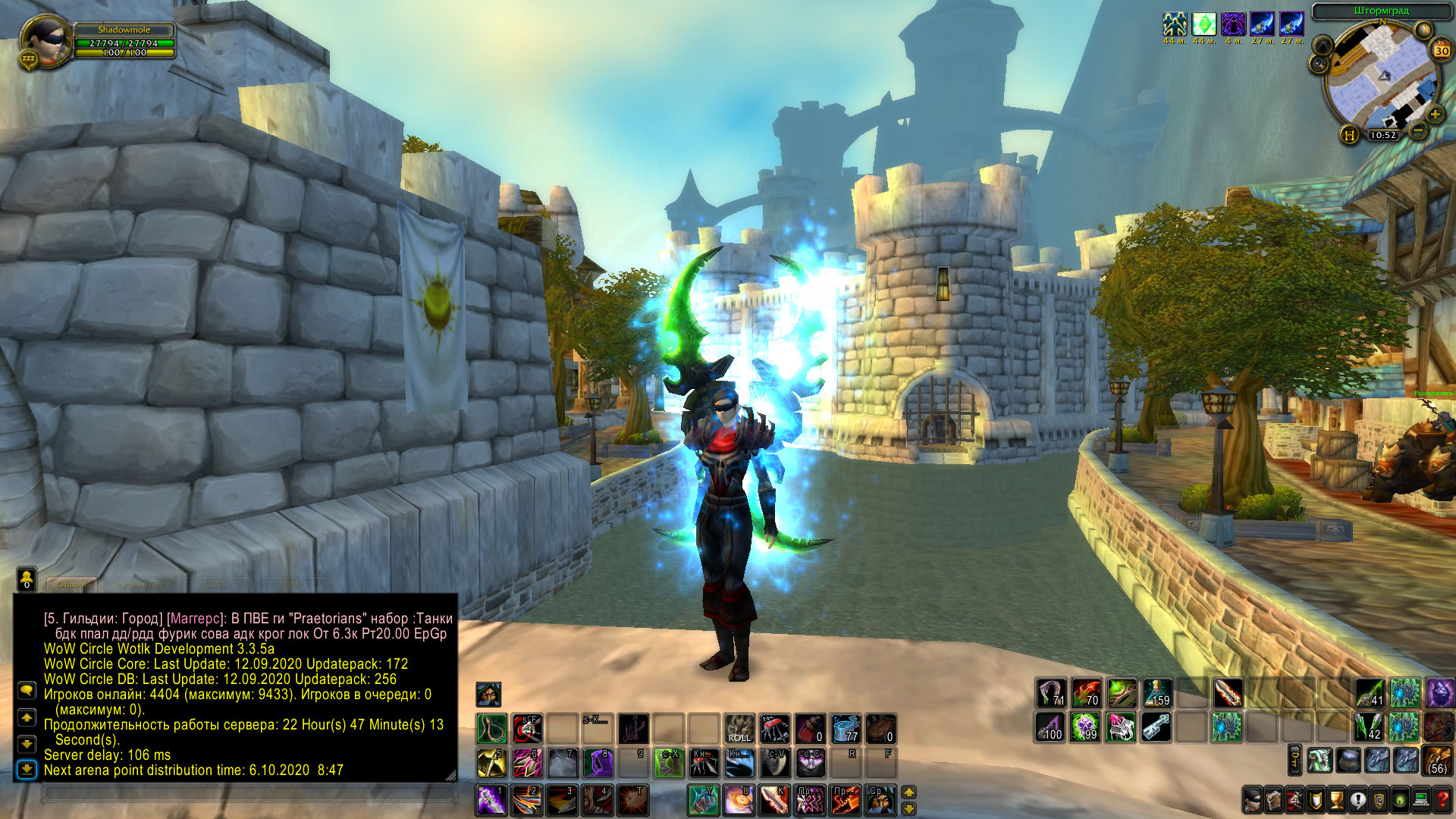
Task: Open the backpack with 56 free slots
Action: pyautogui.click(x=1436, y=760)
